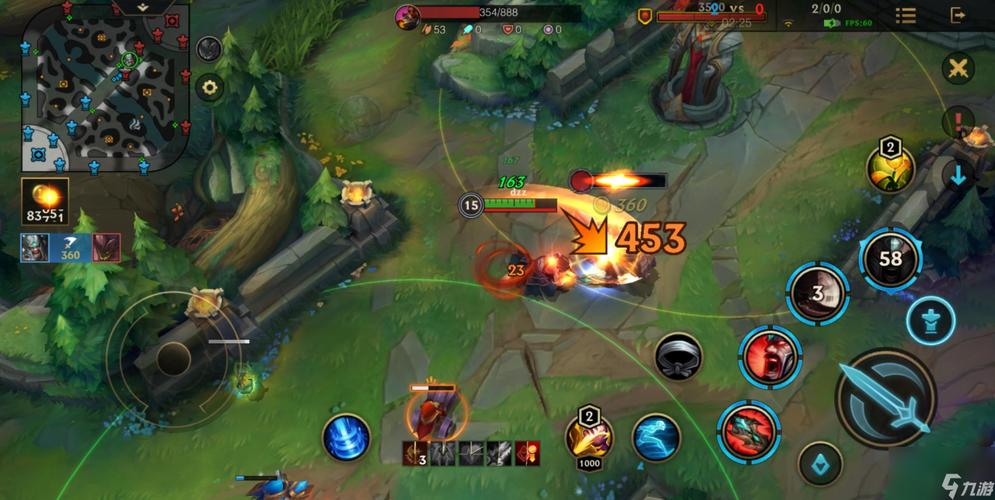Trigger the blue recall button
The height and width of the screenshot is (500, 995).
(x=346, y=438)
